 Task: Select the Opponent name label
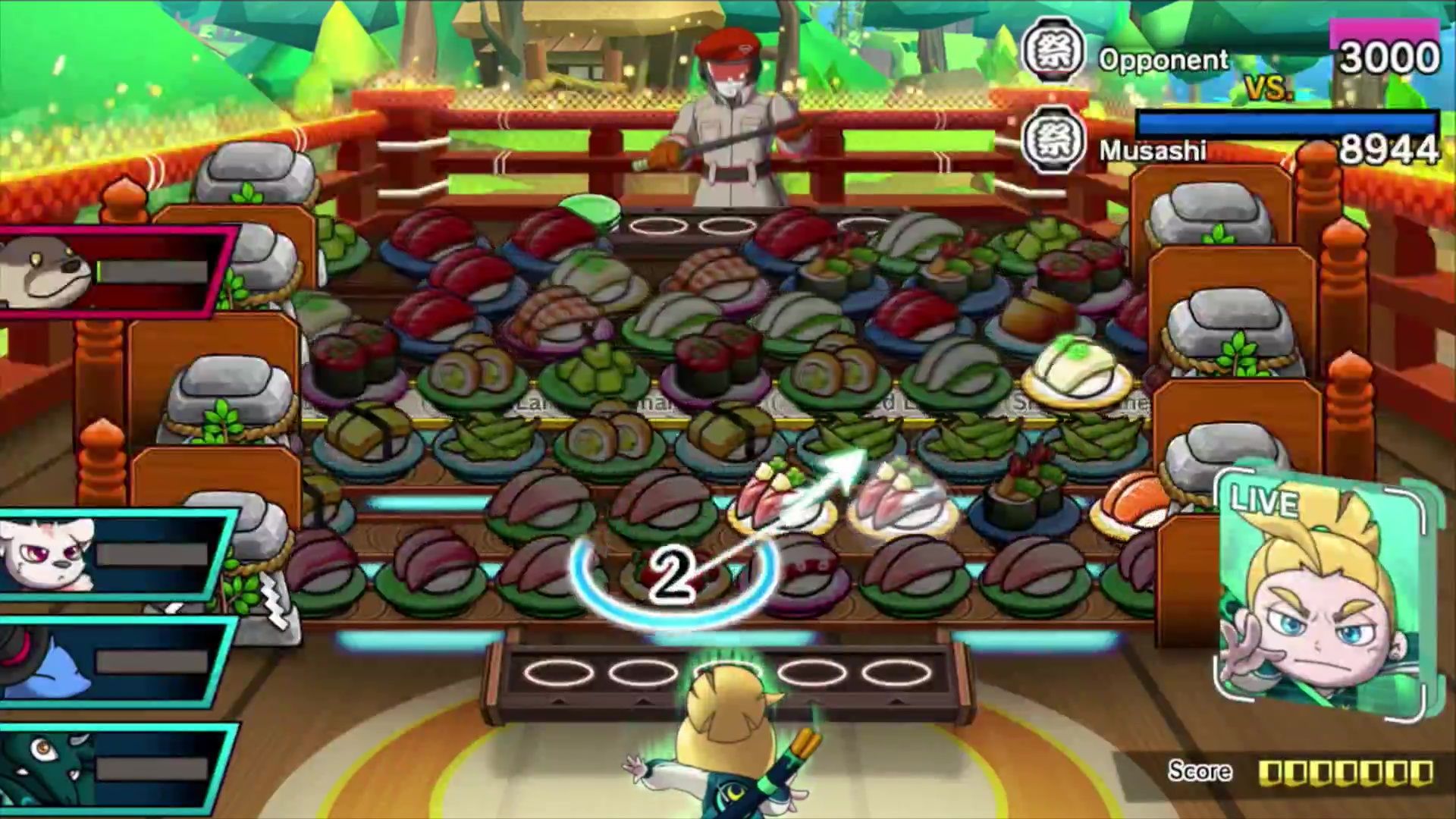click(1166, 59)
